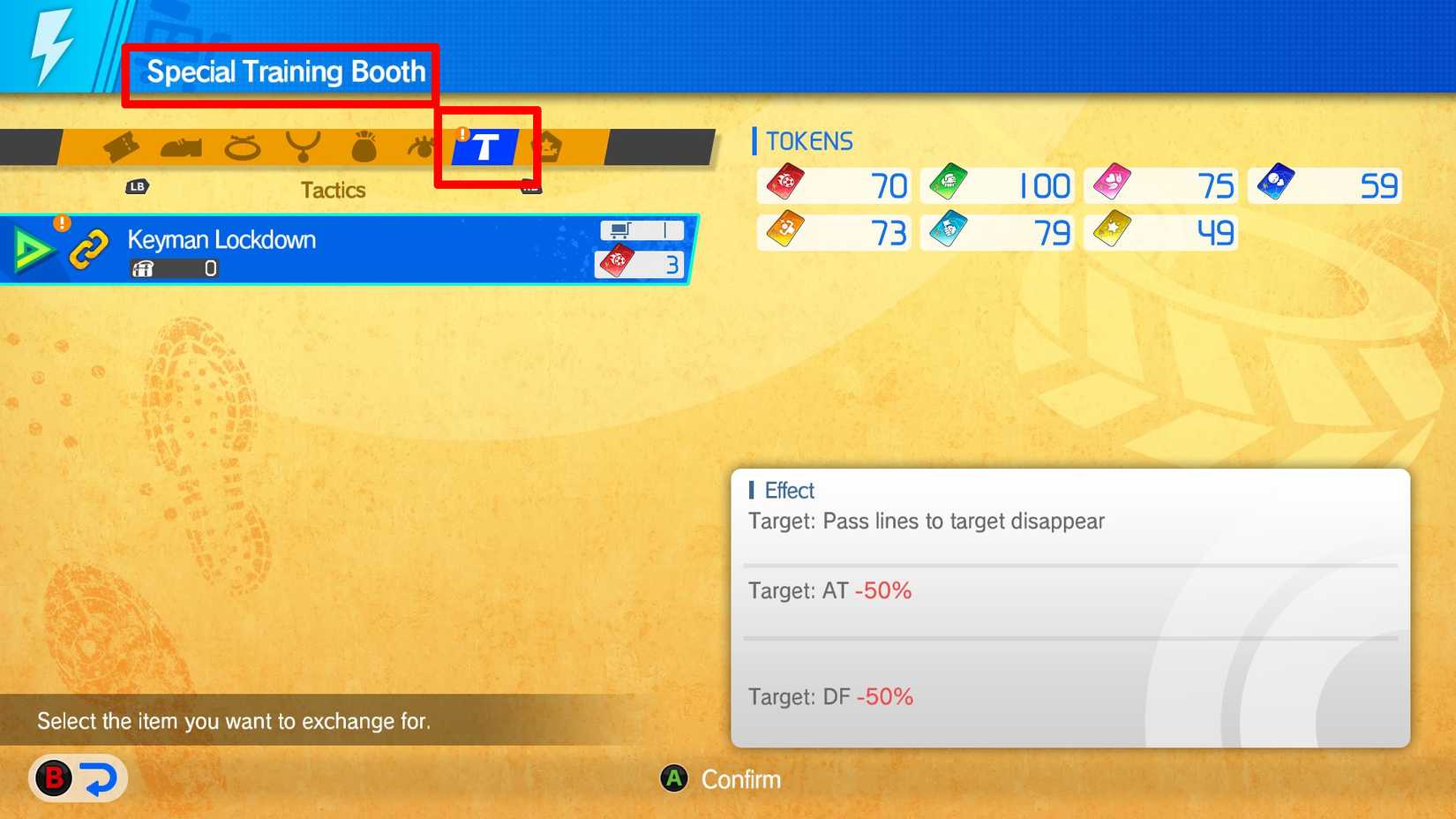This screenshot has width=1456, height=819.
Task: Click the cart quantity bar on Keyman Lockdown
Action: pos(642,229)
